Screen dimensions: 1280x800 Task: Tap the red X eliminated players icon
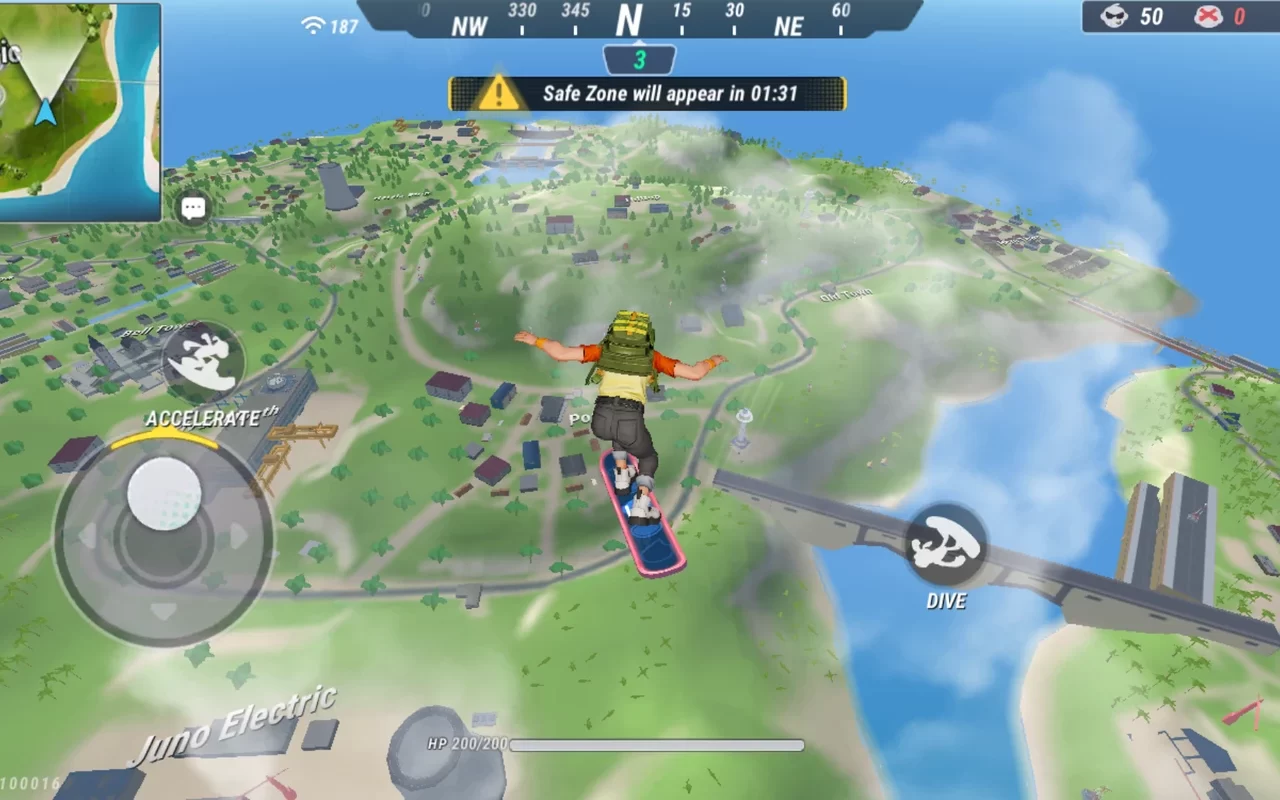(1208, 17)
